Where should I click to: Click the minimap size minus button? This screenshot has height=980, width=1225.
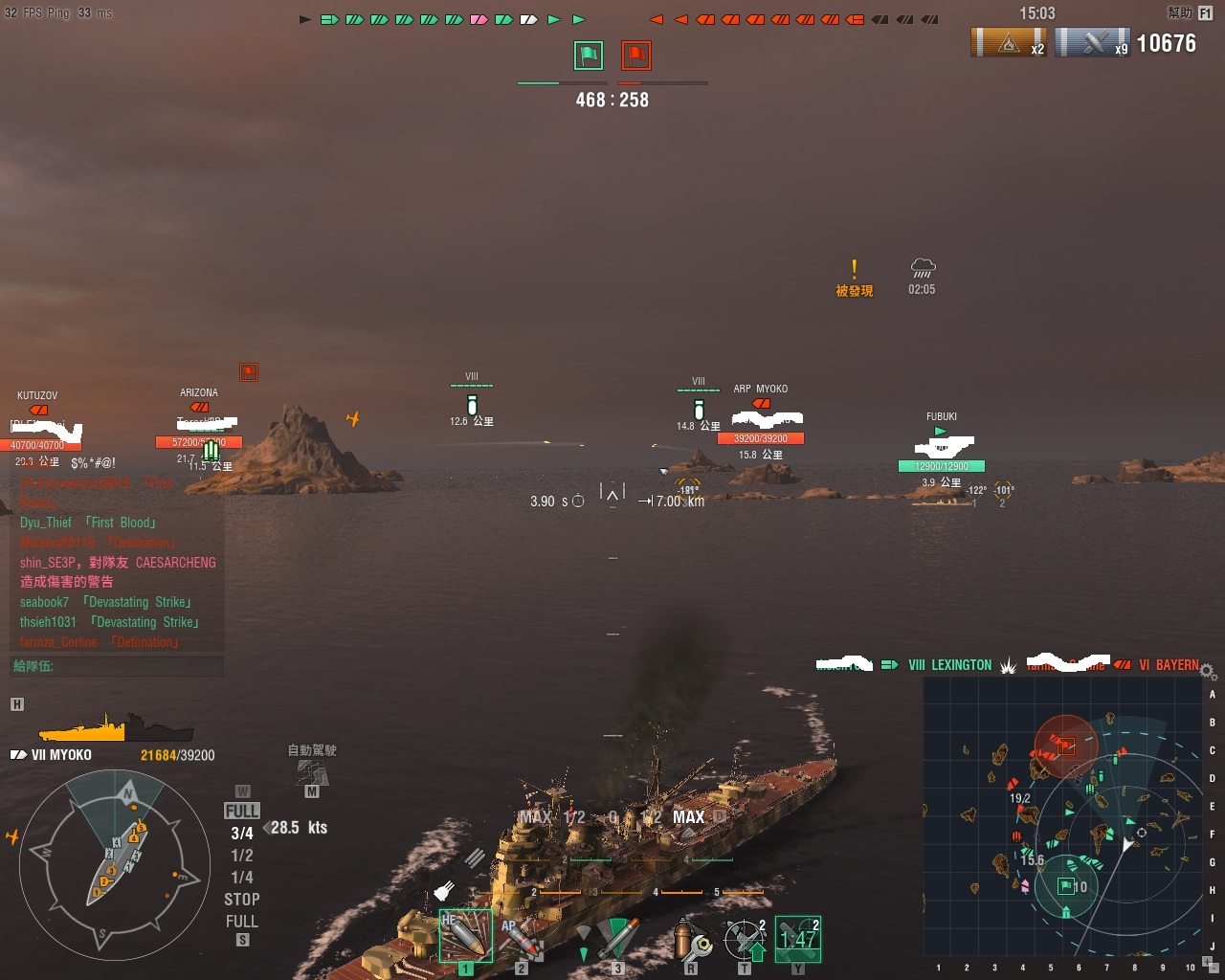click(1215, 969)
